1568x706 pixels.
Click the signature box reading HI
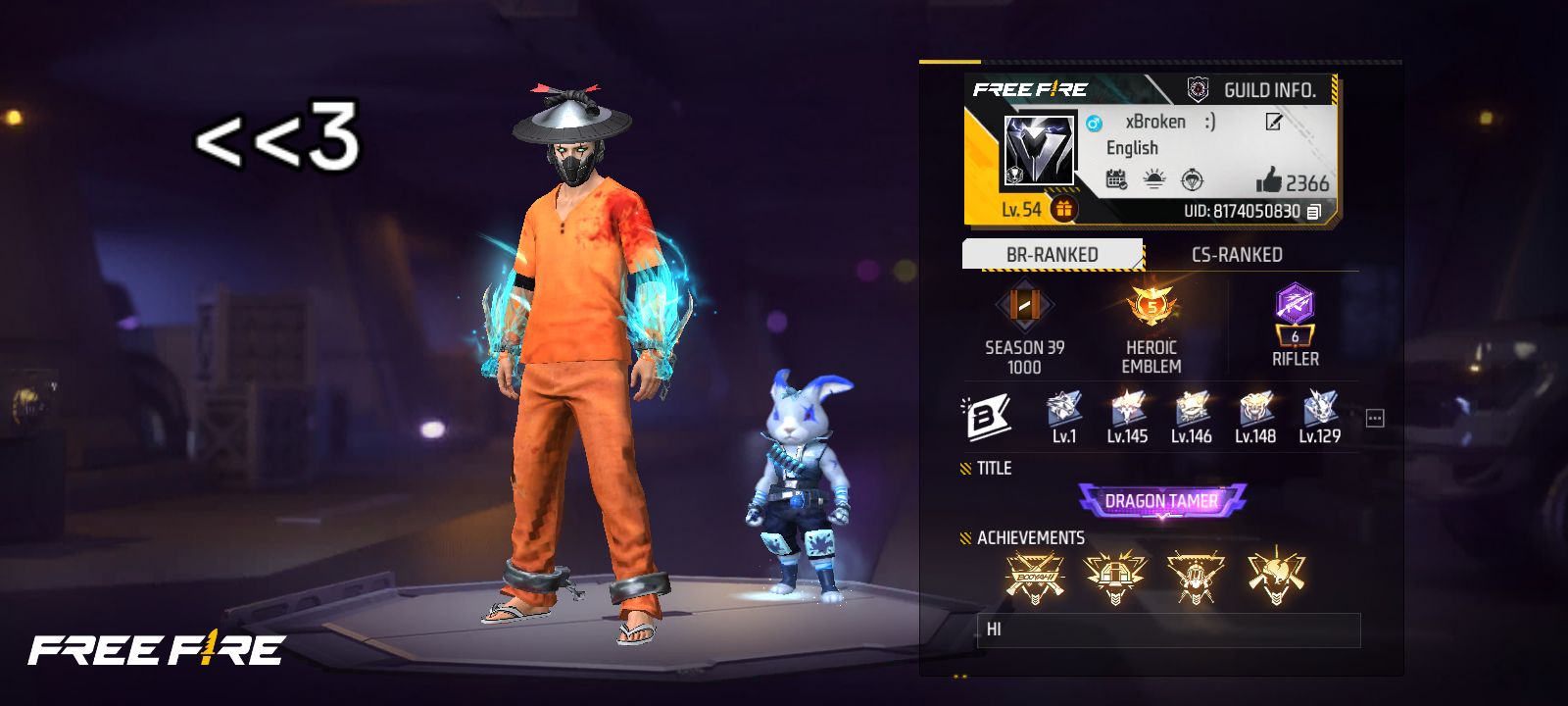(1168, 630)
